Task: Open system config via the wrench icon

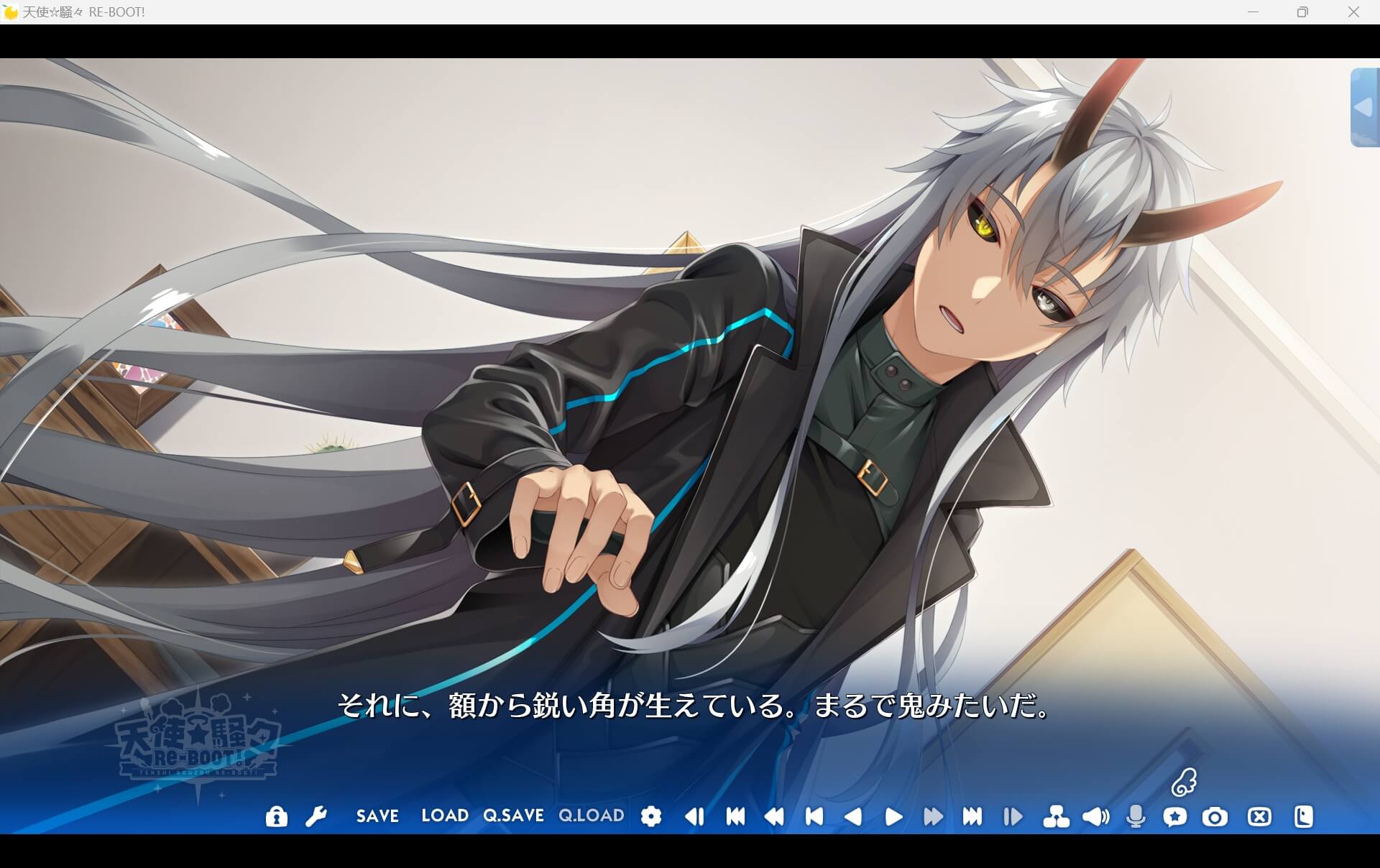Action: point(316,816)
